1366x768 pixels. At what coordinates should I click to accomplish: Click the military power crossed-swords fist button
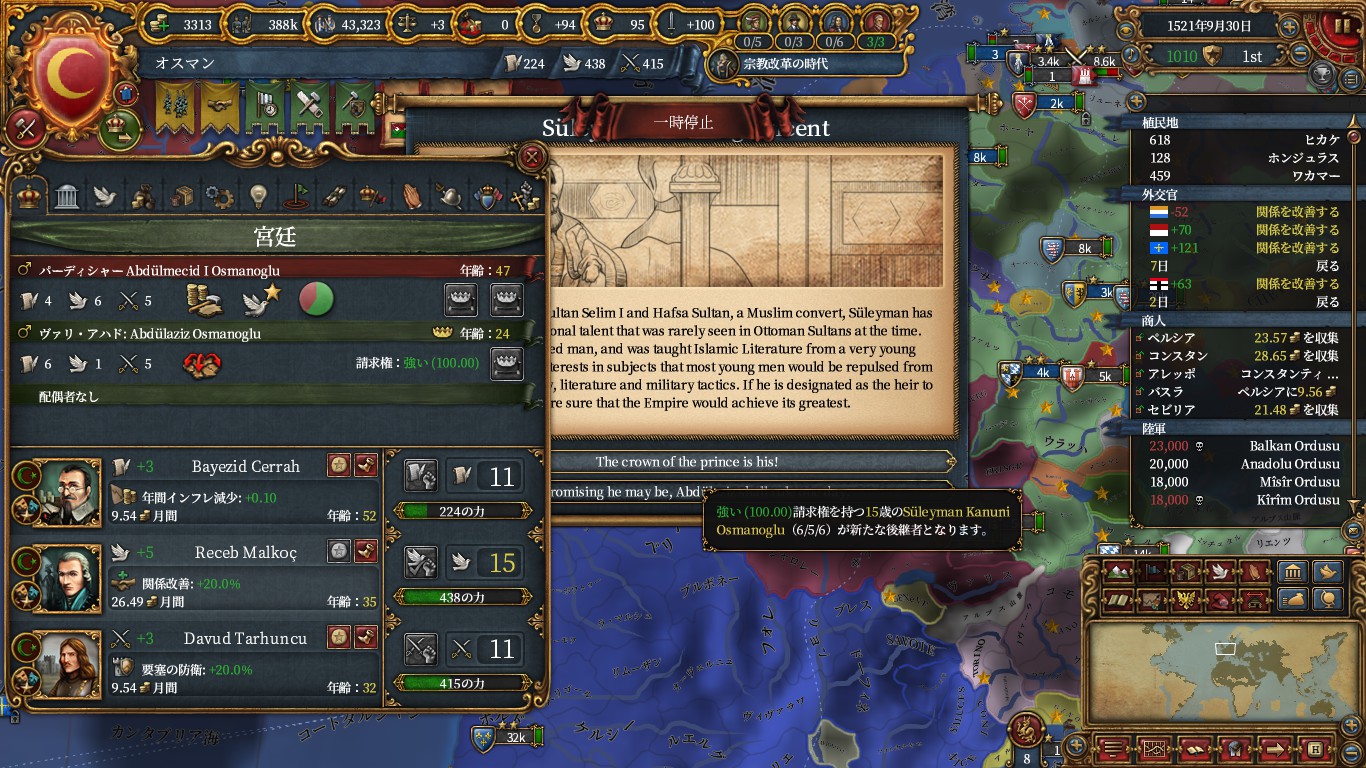pos(421,650)
